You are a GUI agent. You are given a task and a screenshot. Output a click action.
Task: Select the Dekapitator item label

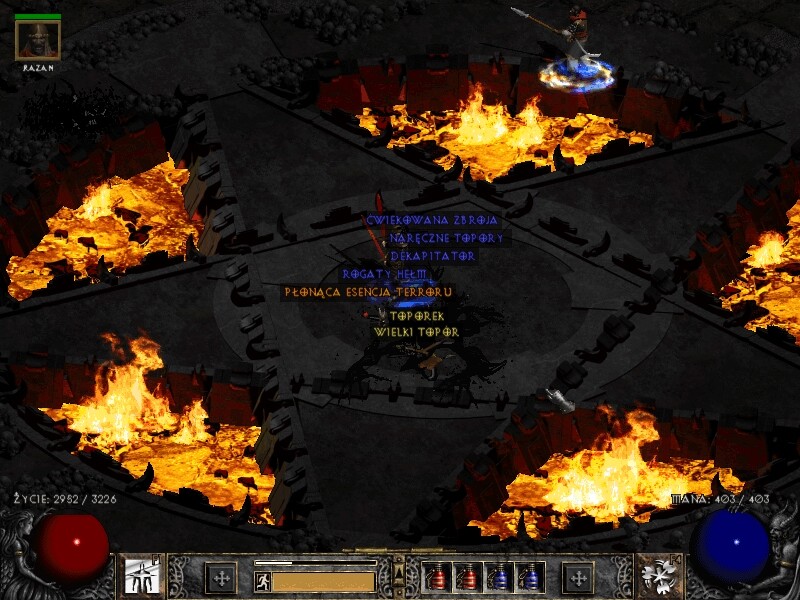(x=432, y=256)
